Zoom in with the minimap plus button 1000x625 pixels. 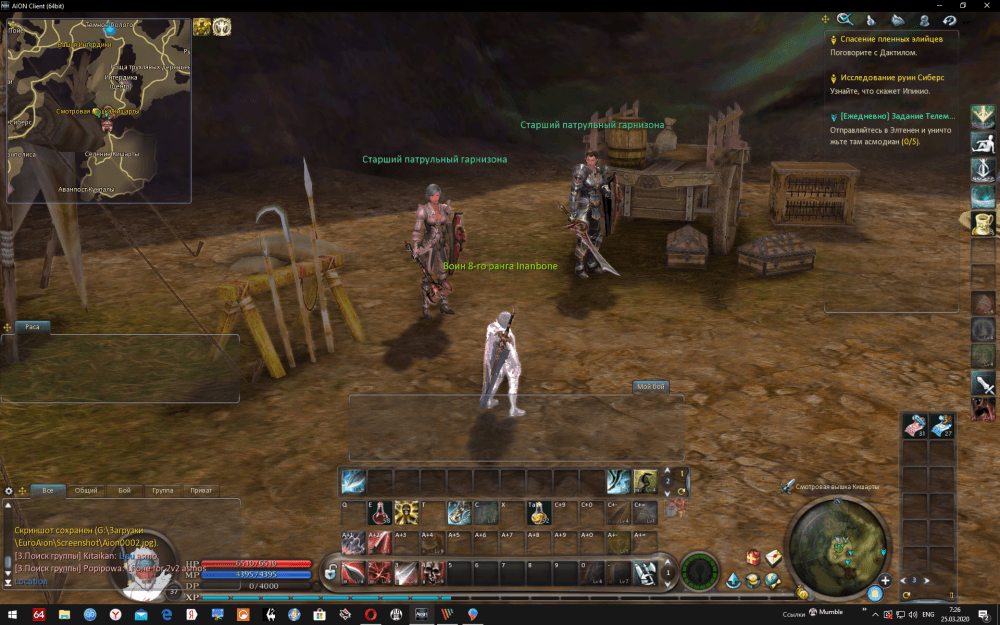(x=885, y=580)
